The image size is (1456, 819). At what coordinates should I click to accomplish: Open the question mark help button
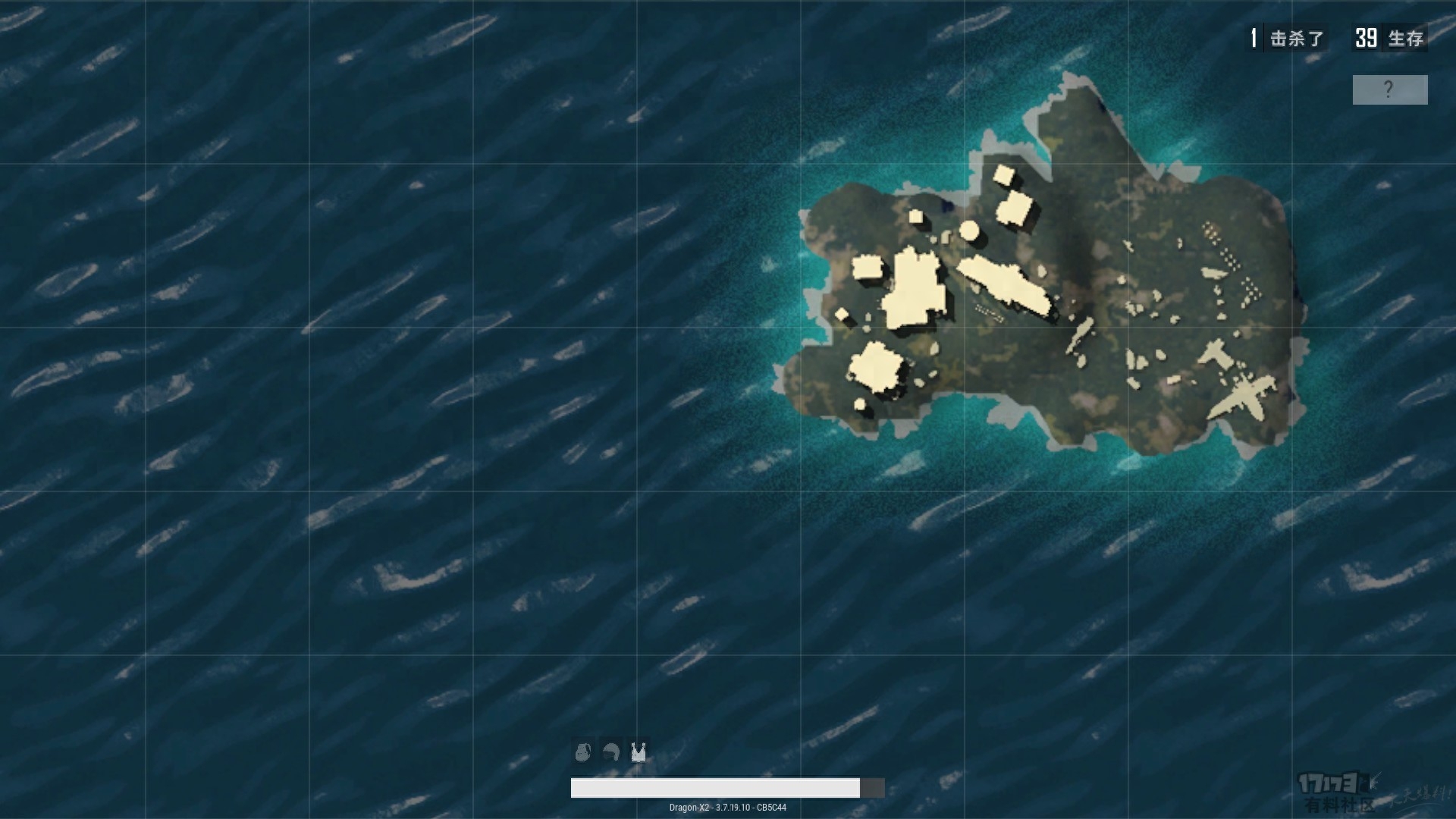(x=1389, y=89)
